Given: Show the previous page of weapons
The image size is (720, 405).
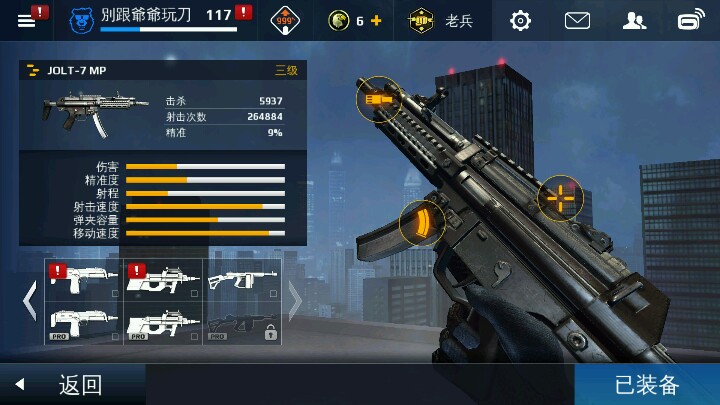Looking at the screenshot, I should coord(30,300).
